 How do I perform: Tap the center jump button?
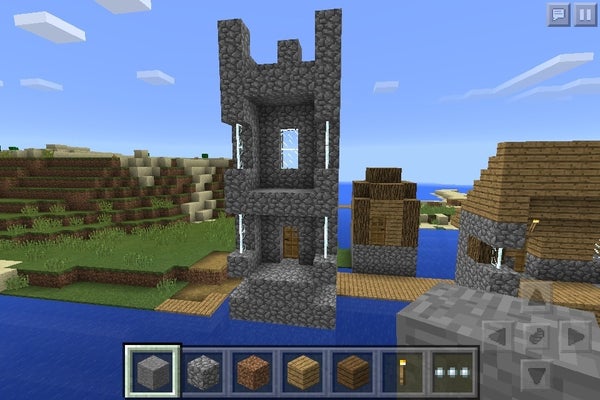pos(537,335)
